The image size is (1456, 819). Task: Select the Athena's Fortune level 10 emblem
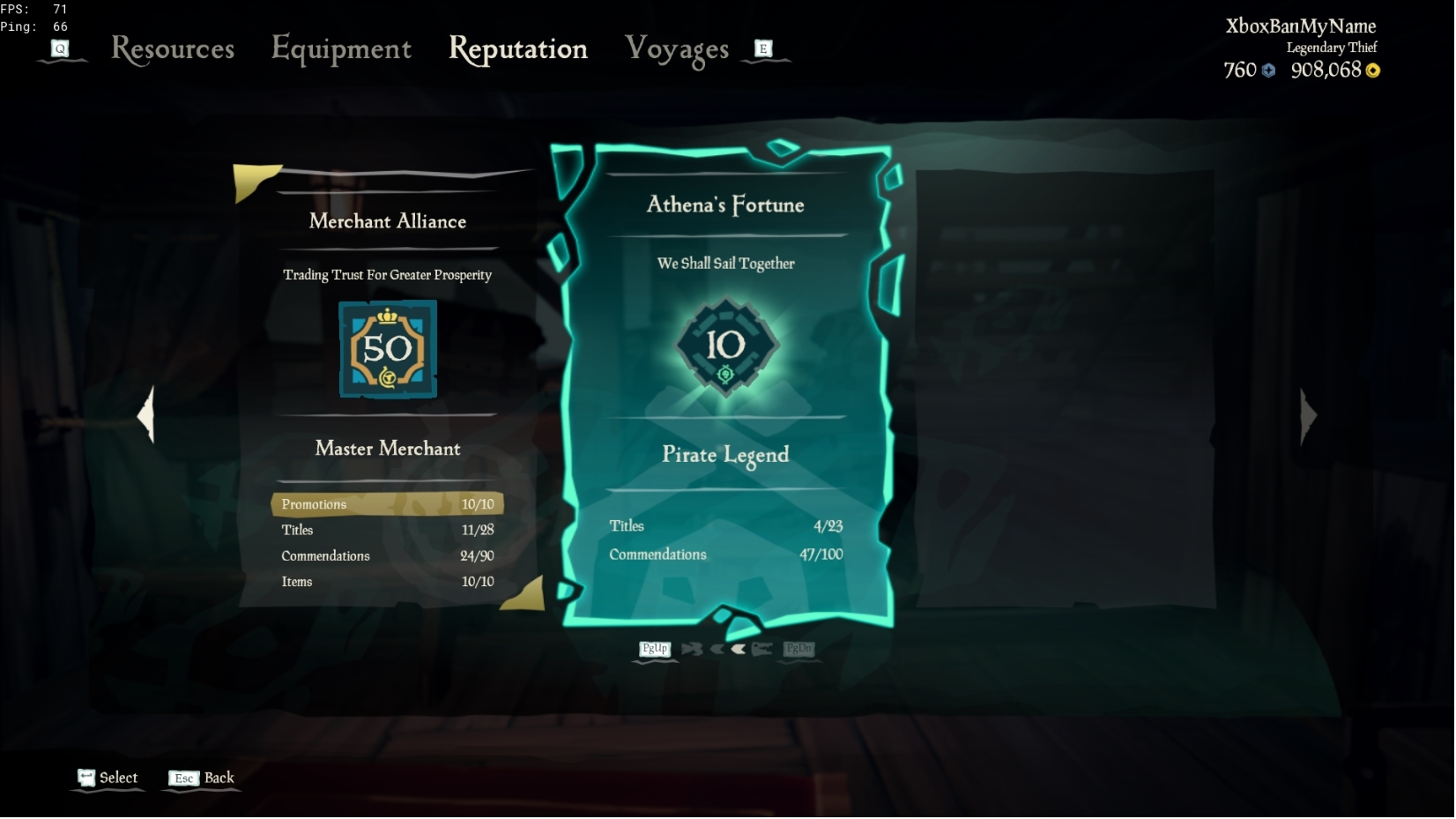click(724, 347)
